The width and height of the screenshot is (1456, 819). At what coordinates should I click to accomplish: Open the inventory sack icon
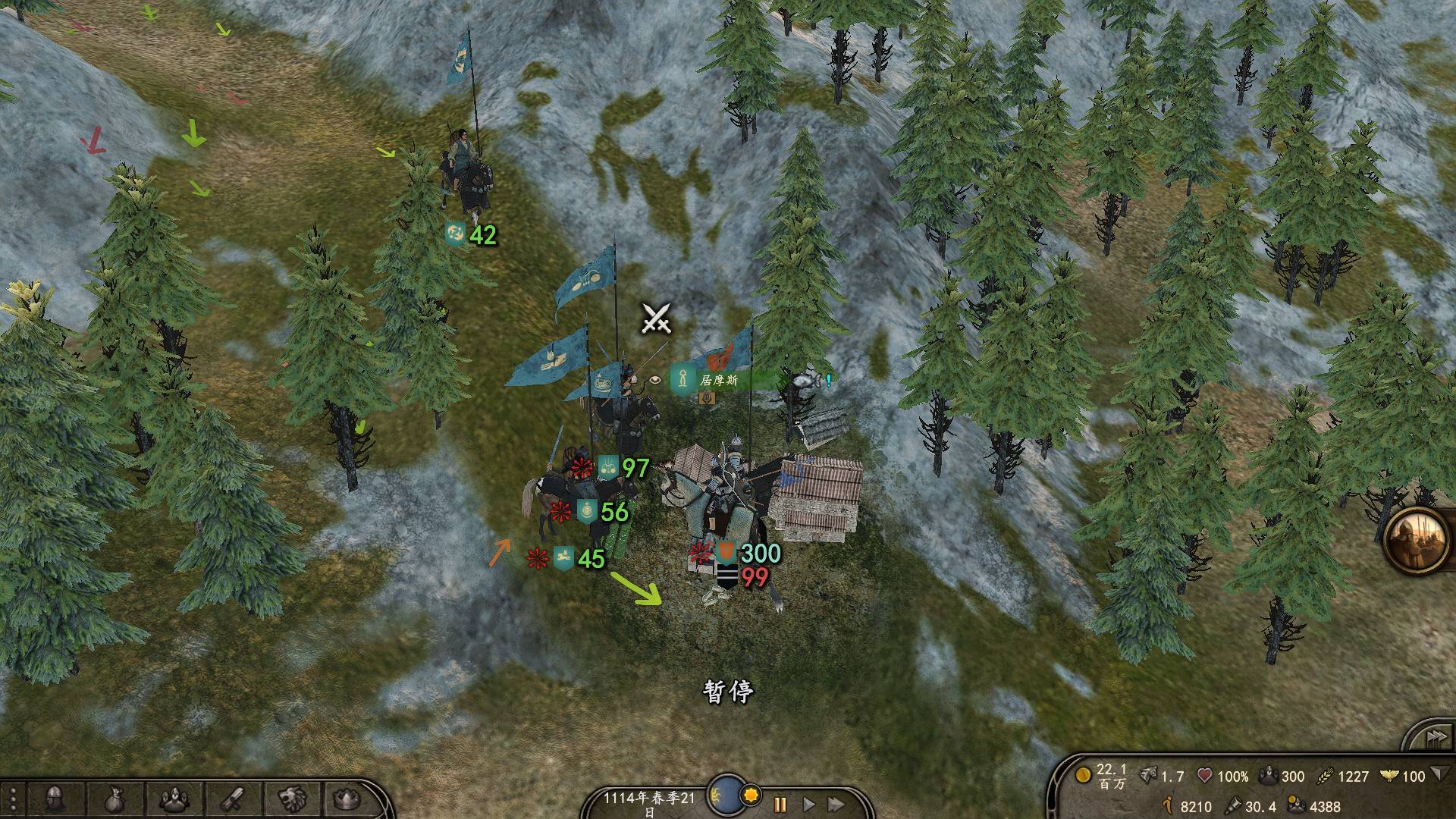click(115, 799)
